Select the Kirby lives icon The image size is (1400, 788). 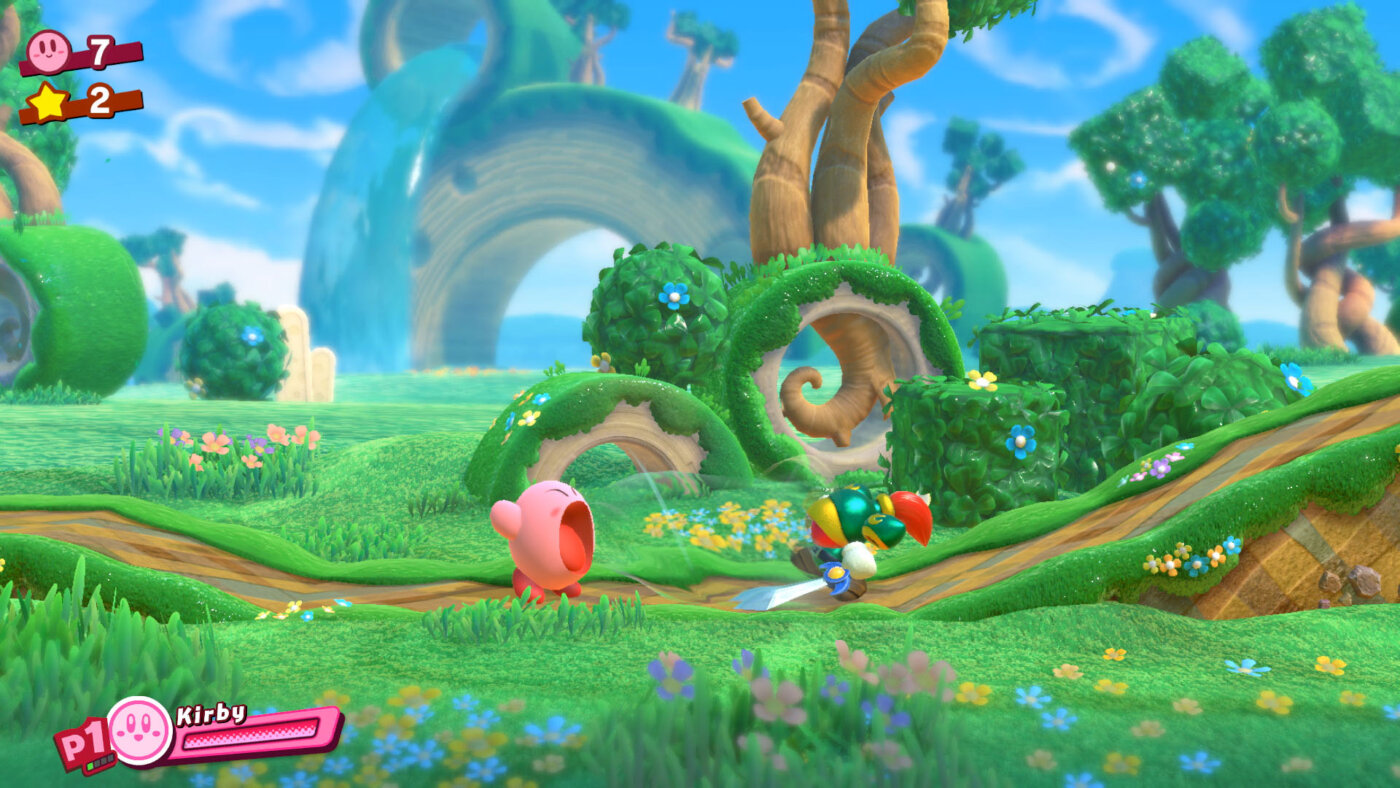click(x=48, y=51)
